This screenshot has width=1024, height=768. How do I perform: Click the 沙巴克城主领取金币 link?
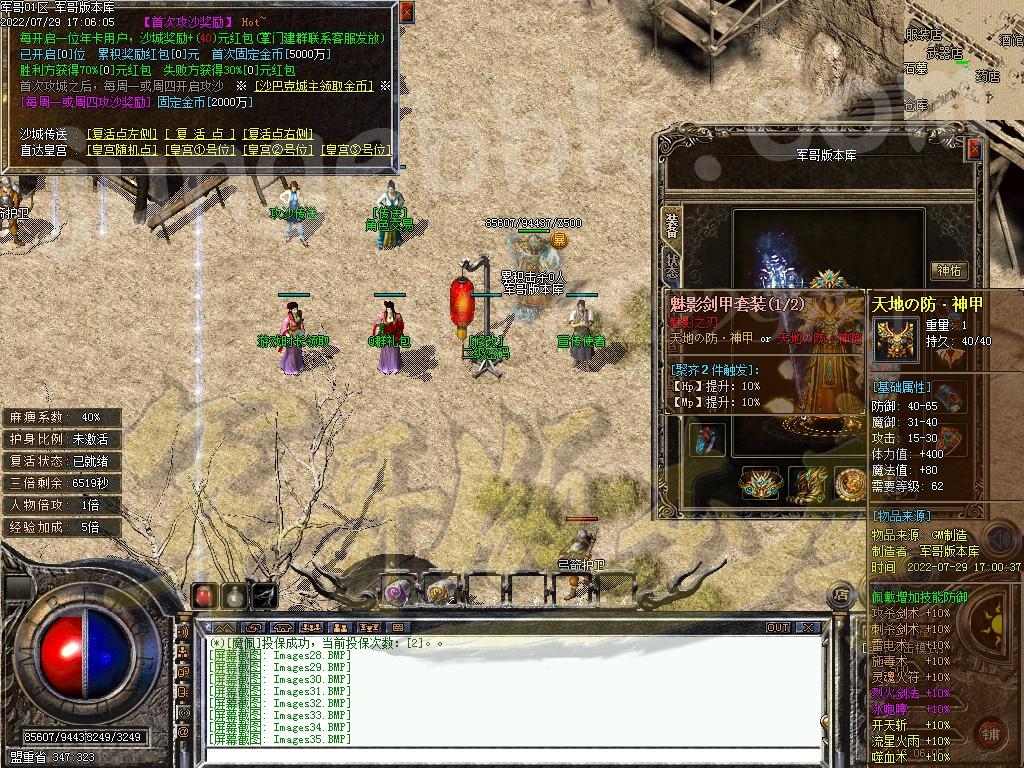pos(313,87)
